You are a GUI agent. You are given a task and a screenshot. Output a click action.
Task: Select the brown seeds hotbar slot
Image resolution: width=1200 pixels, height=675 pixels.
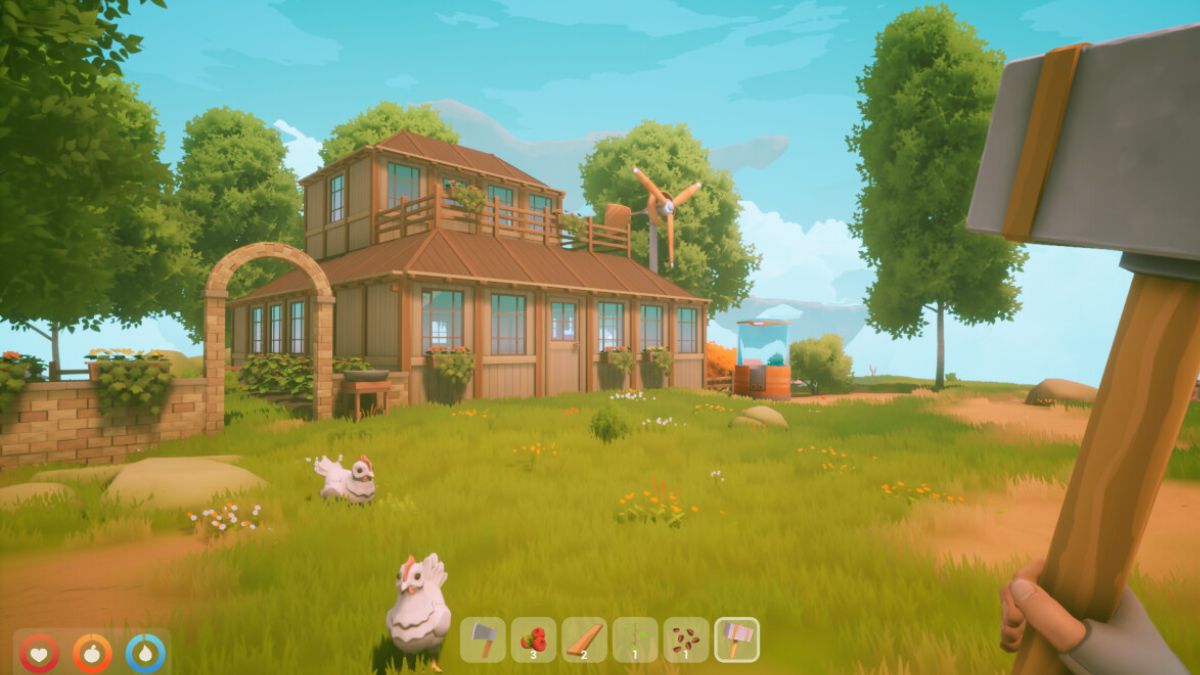point(686,639)
